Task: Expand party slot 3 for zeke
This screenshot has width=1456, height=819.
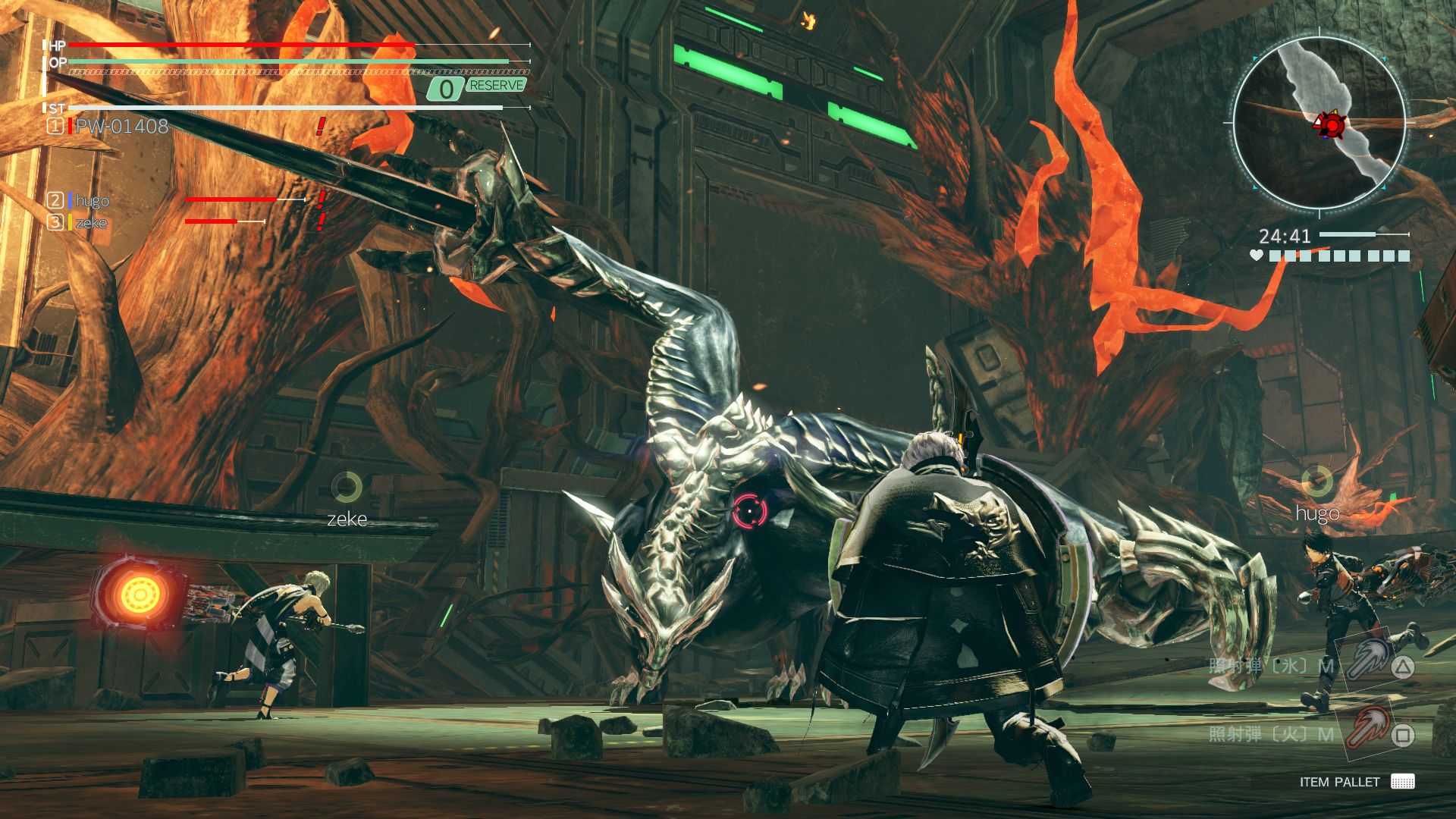Action: [55, 222]
